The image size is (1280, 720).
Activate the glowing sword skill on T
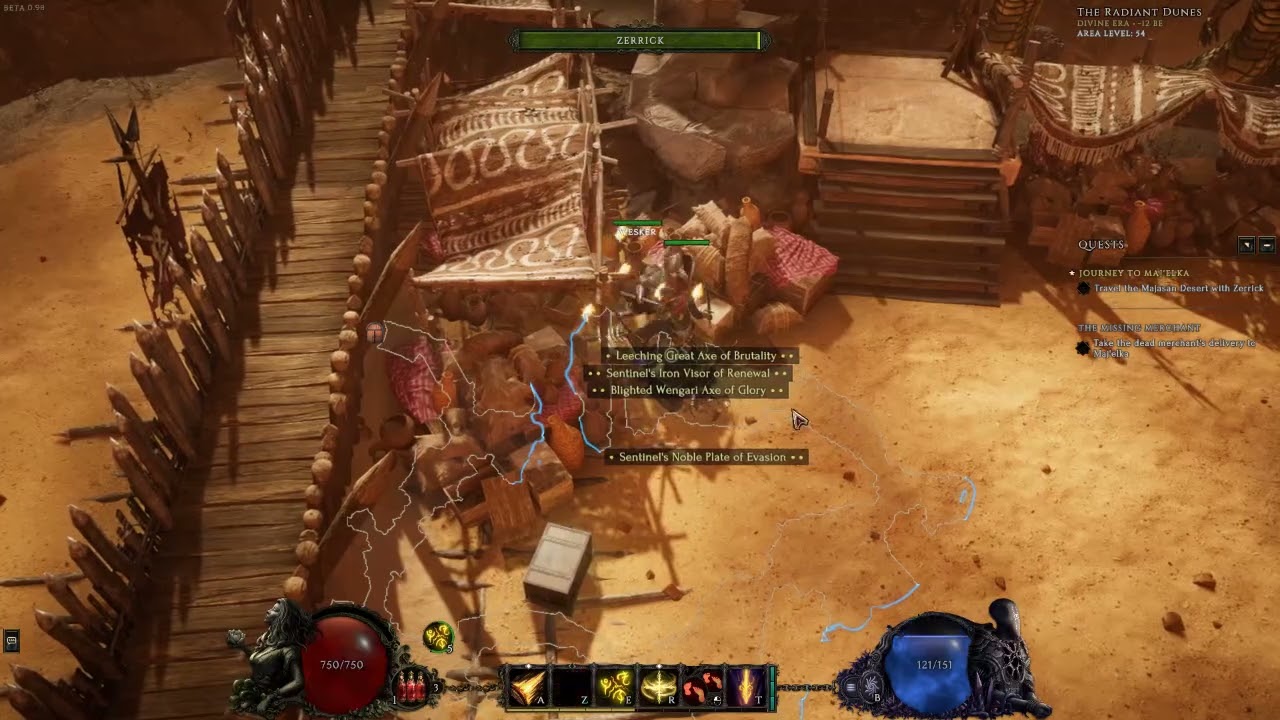746,687
